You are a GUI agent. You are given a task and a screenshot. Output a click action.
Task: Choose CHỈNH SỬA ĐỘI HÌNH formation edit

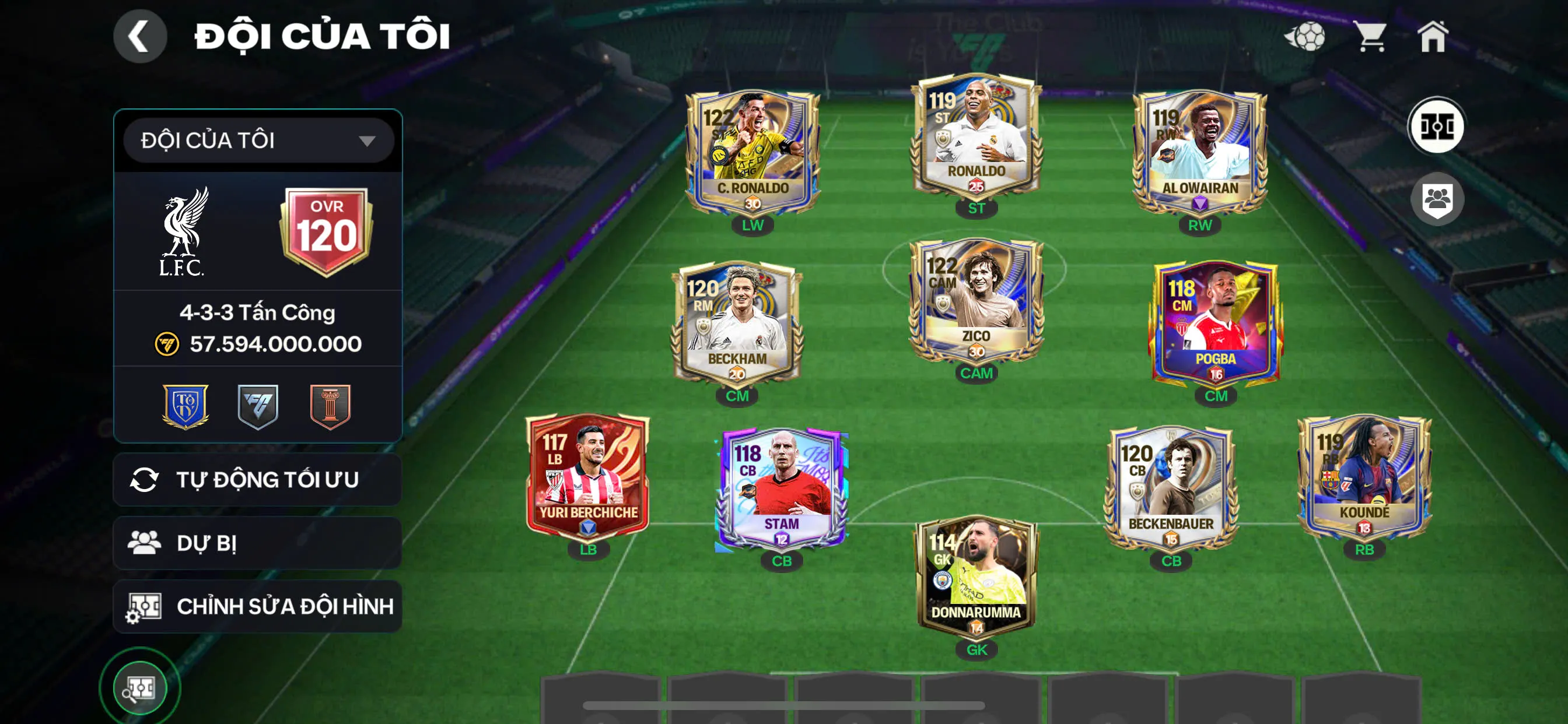pyautogui.click(x=257, y=606)
